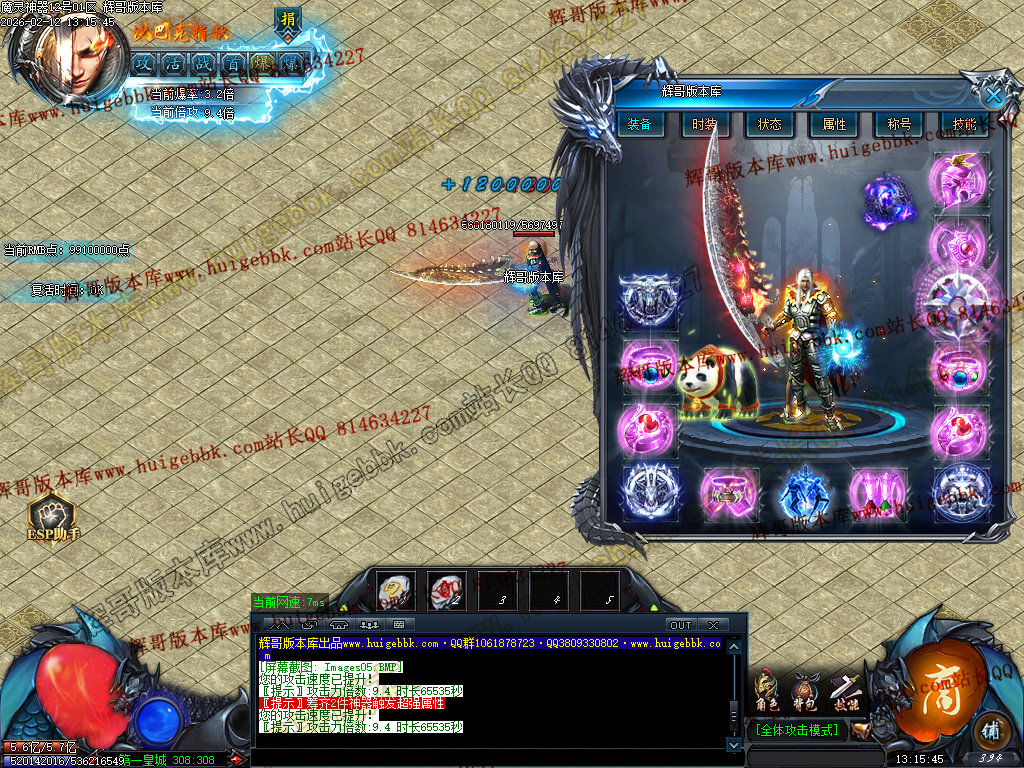Close the character equipment panel
The image size is (1024, 768).
[x=993, y=95]
